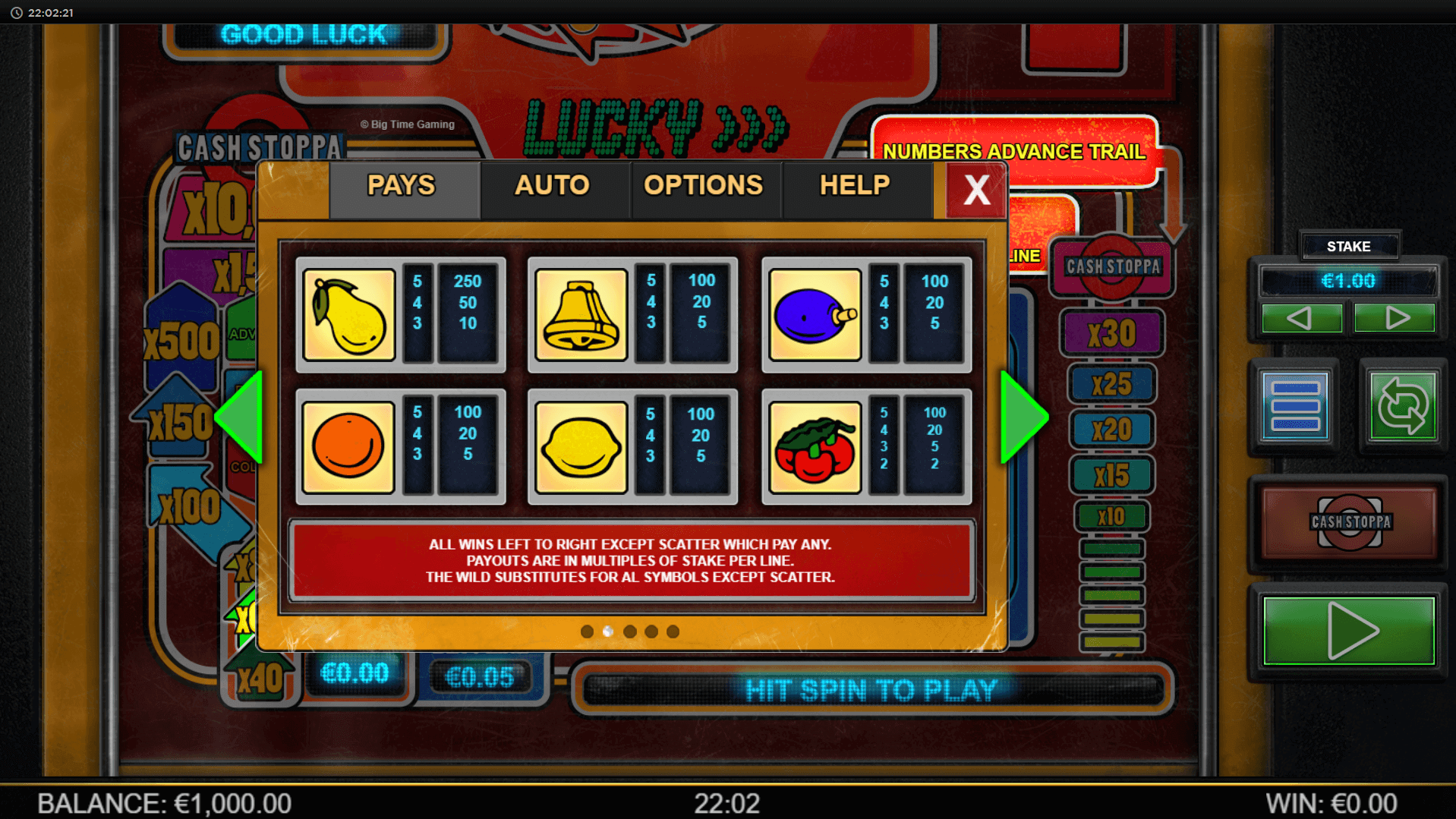Increase the stake amount
This screenshot has width=1456, height=819.
click(1395, 317)
